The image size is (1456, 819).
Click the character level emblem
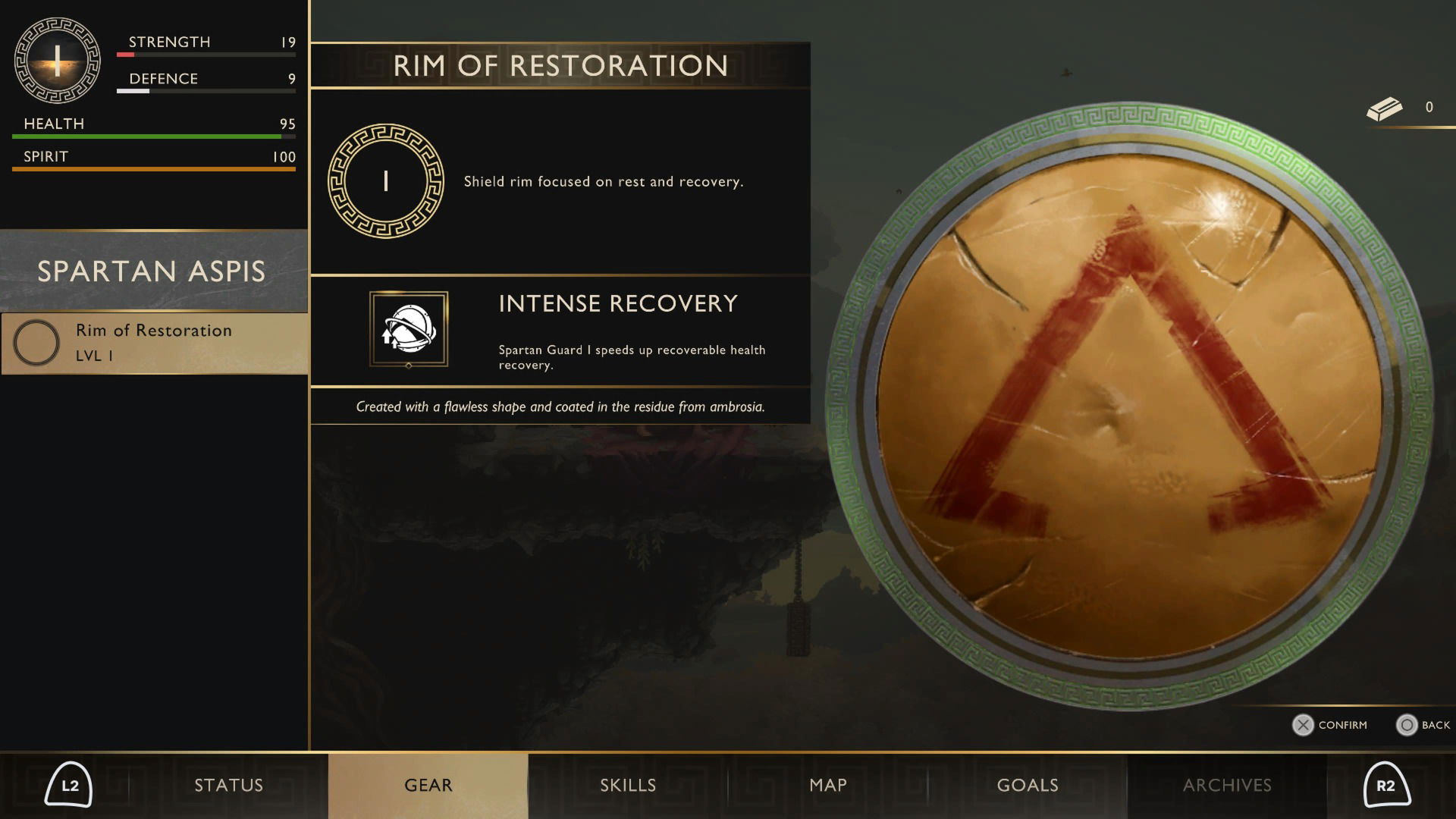click(x=58, y=61)
